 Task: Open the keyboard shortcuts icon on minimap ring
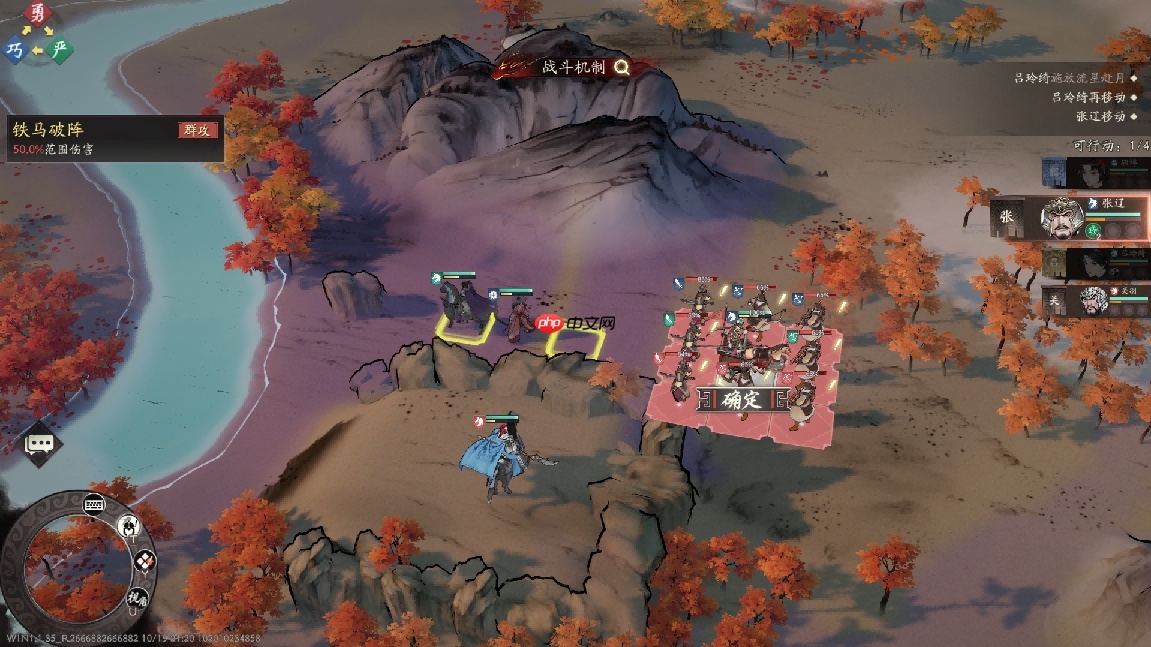tap(96, 503)
